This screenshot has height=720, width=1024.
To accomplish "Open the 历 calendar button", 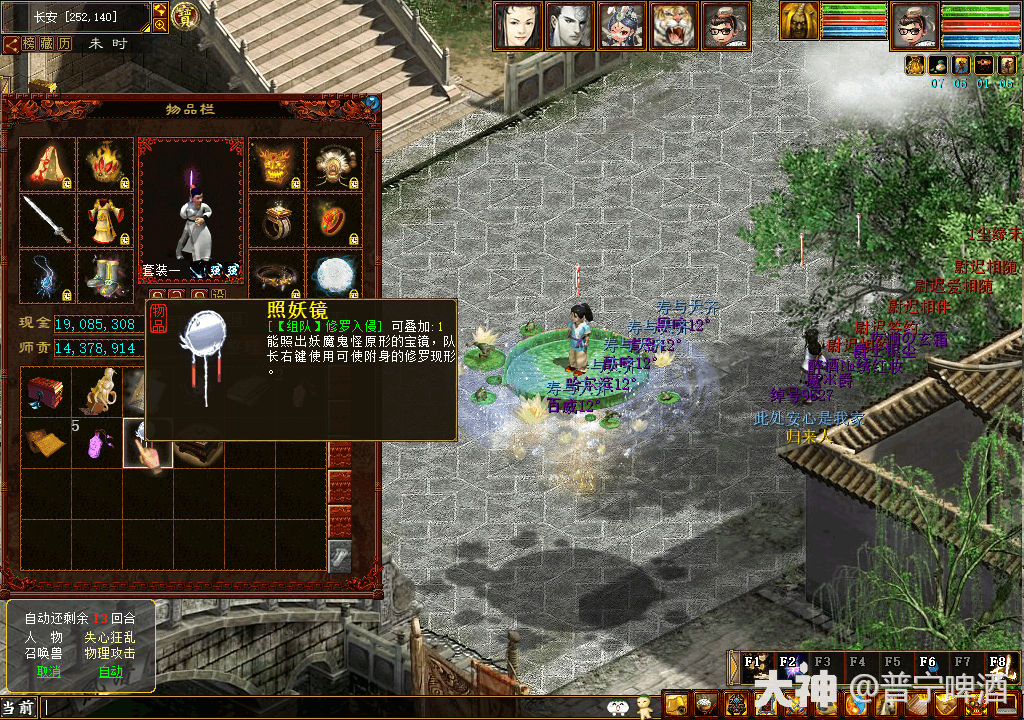I will (x=65, y=44).
